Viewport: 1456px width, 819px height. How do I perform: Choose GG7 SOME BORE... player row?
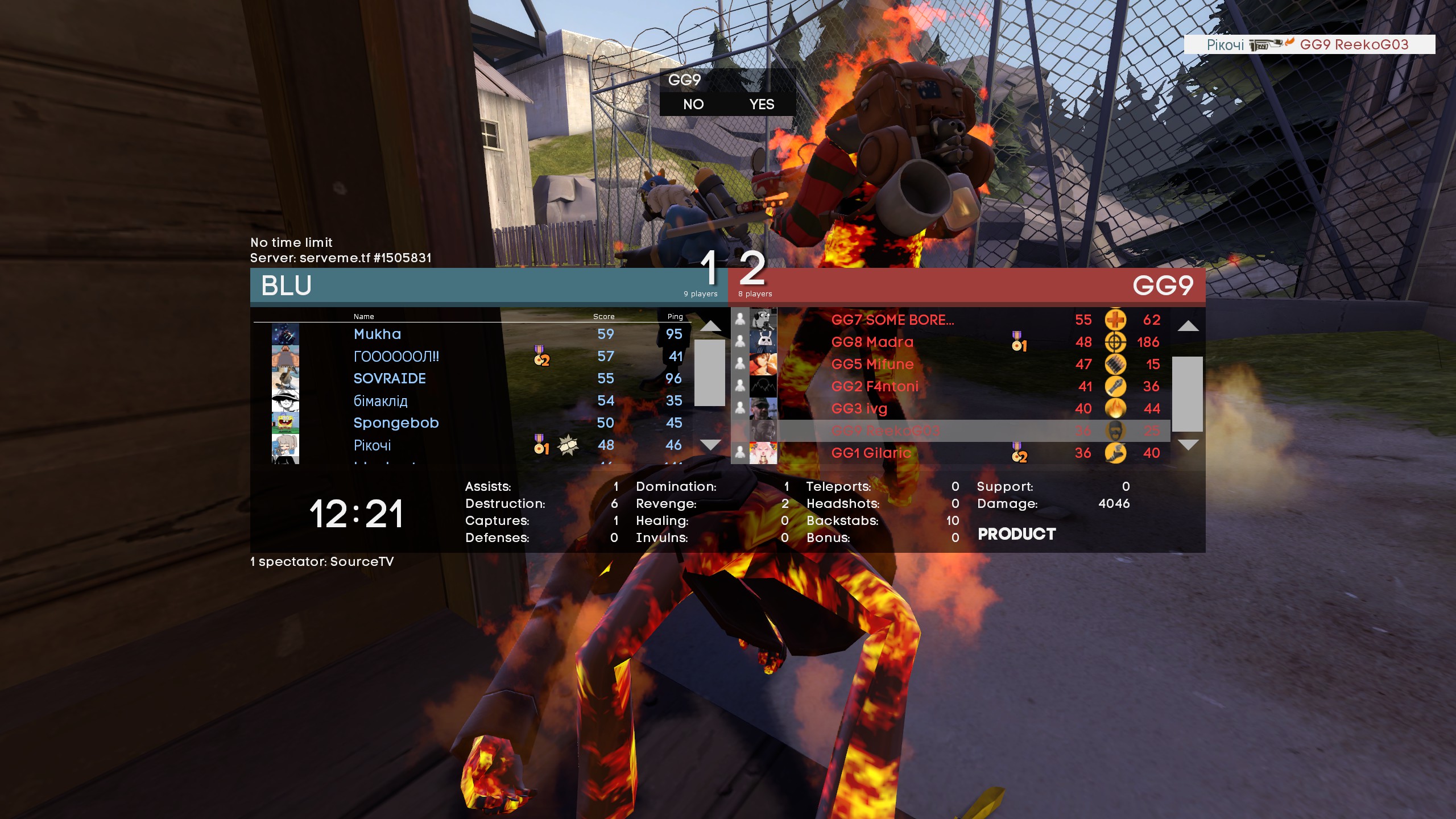click(892, 320)
